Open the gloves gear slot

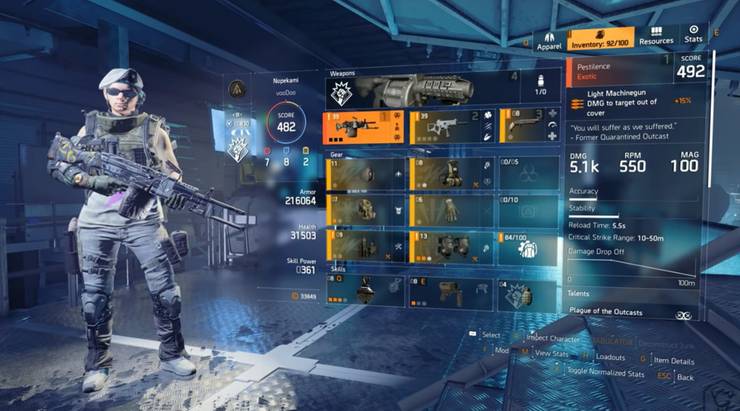450,209
